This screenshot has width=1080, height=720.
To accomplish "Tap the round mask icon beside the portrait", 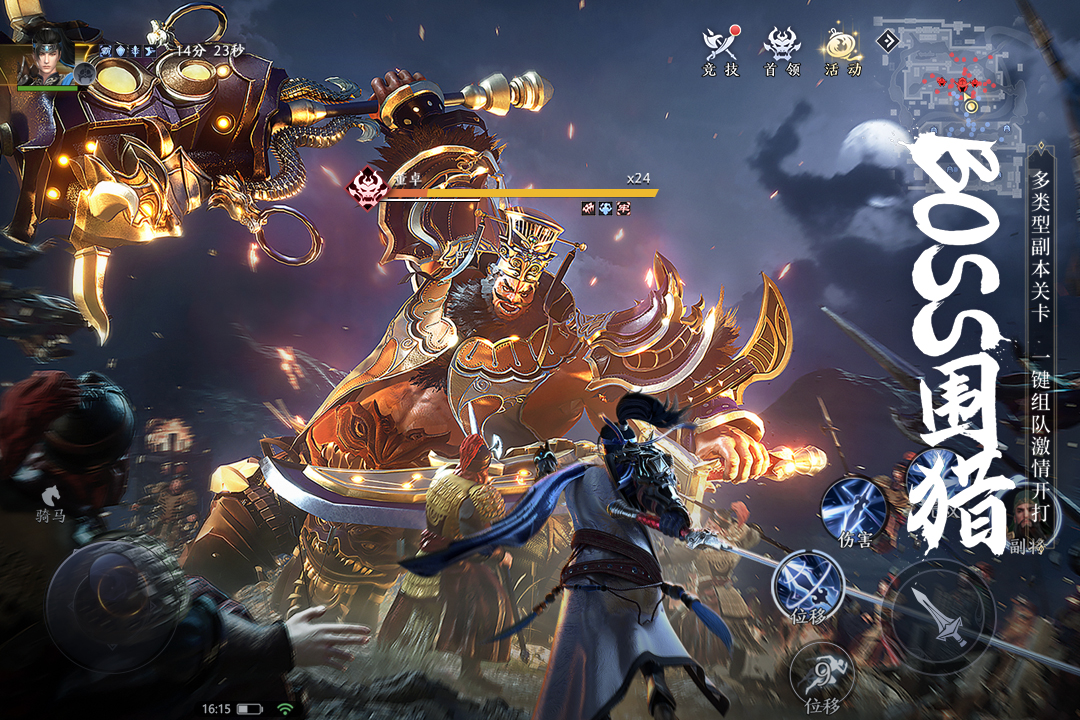I will click(86, 73).
